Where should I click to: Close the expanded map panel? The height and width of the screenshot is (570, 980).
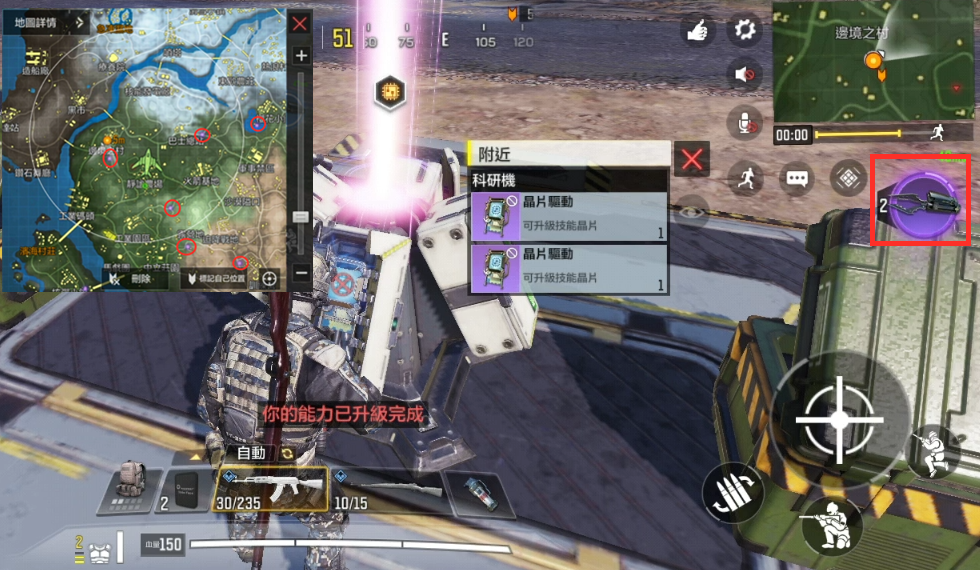pos(299,24)
